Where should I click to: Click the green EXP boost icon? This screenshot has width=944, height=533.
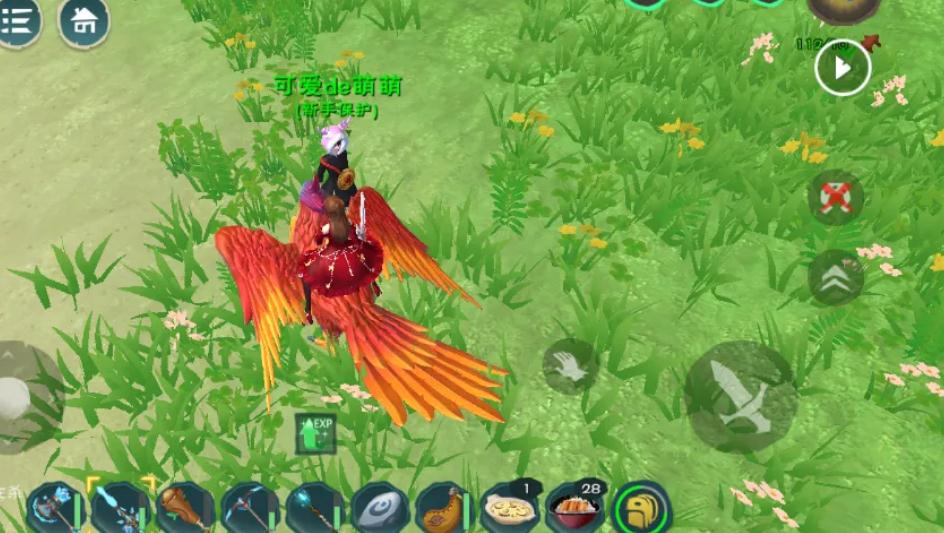[x=315, y=434]
